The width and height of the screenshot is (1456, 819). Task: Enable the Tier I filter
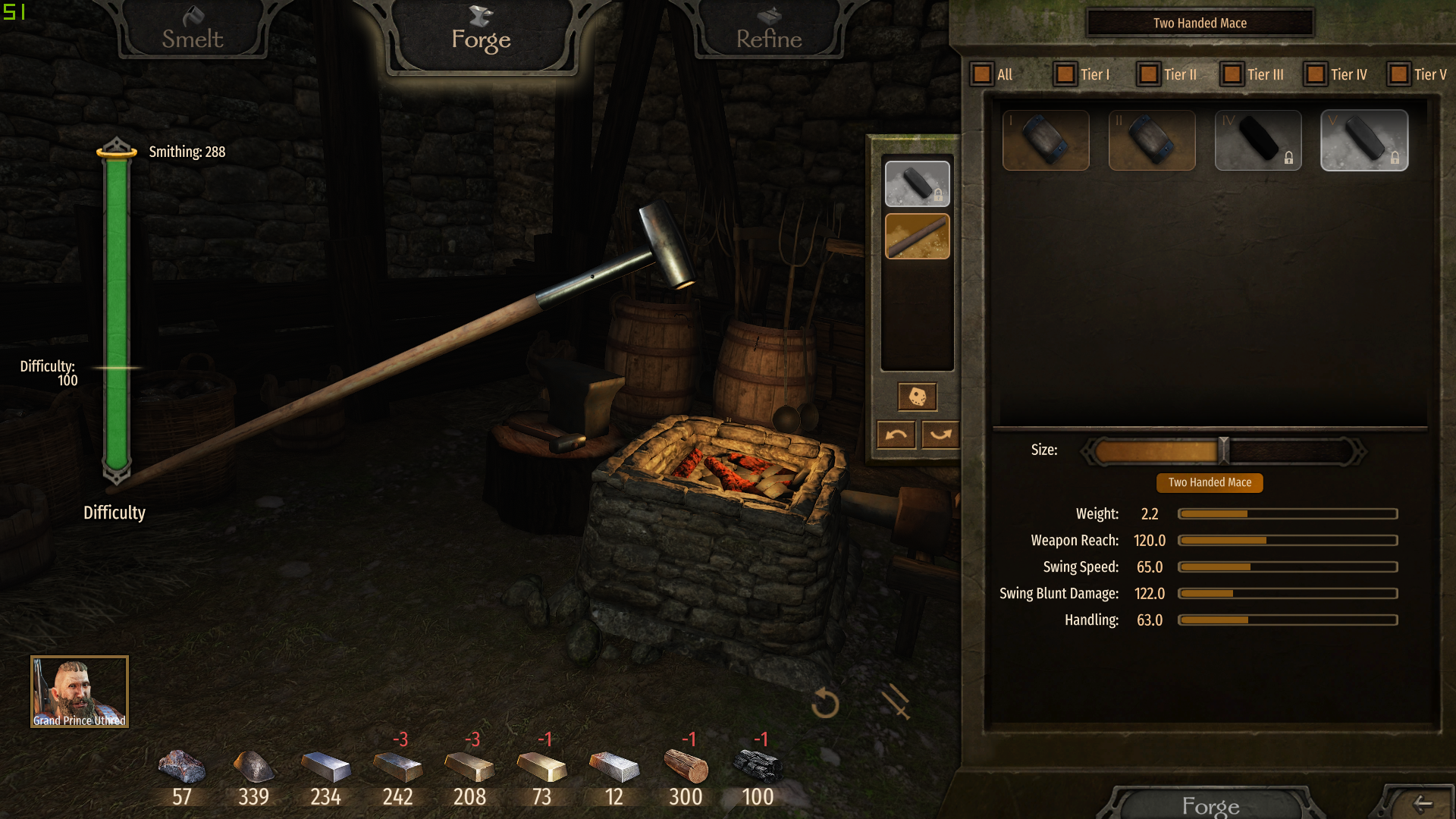tap(1065, 74)
